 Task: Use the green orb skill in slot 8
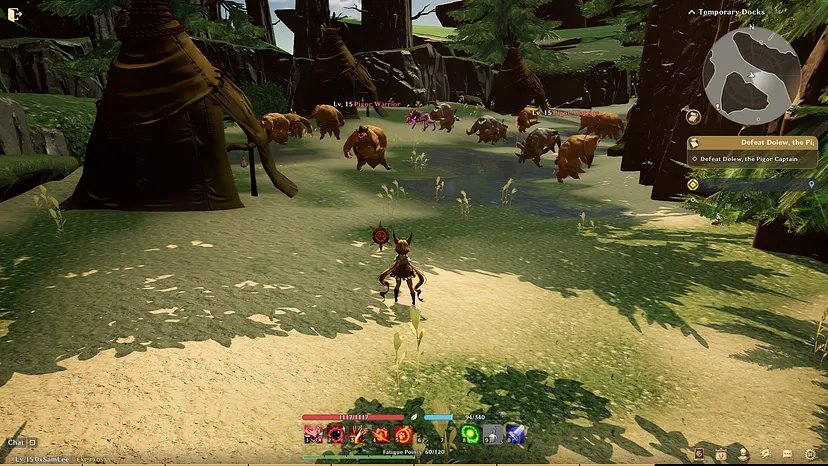pyautogui.click(x=469, y=434)
